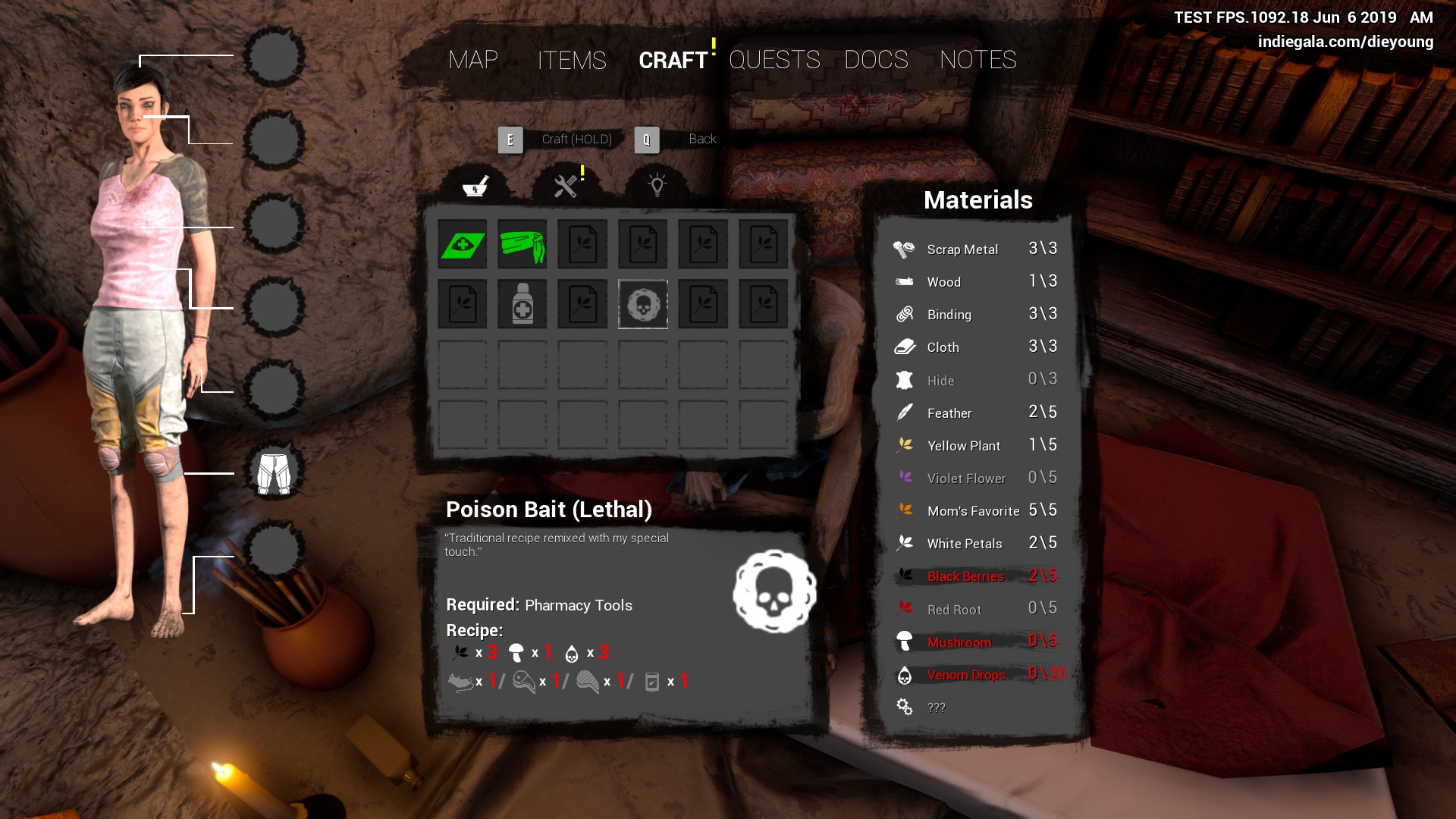Choose the green headband recipe slot

[522, 244]
